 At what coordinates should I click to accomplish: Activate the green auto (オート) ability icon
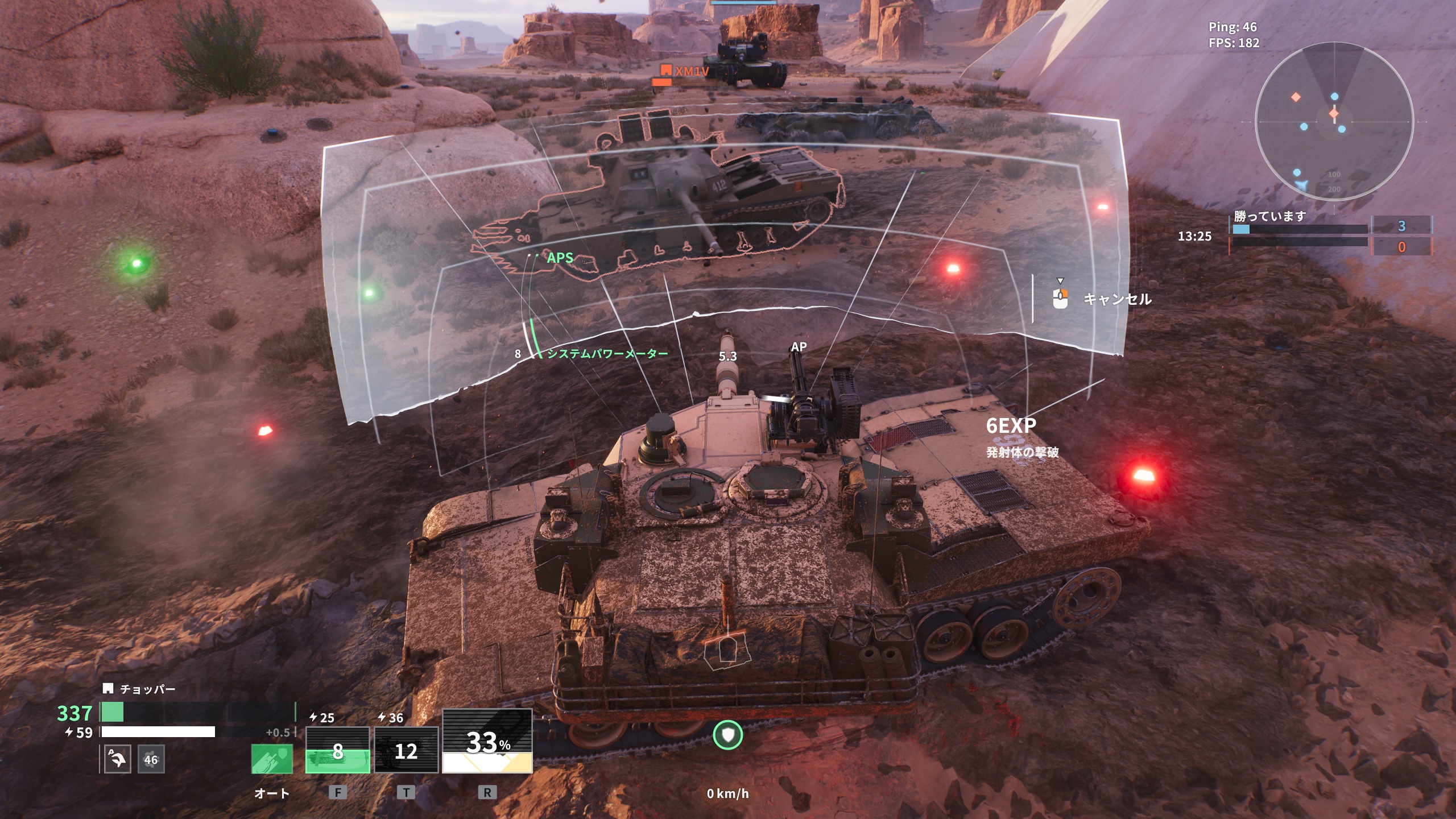(x=272, y=759)
